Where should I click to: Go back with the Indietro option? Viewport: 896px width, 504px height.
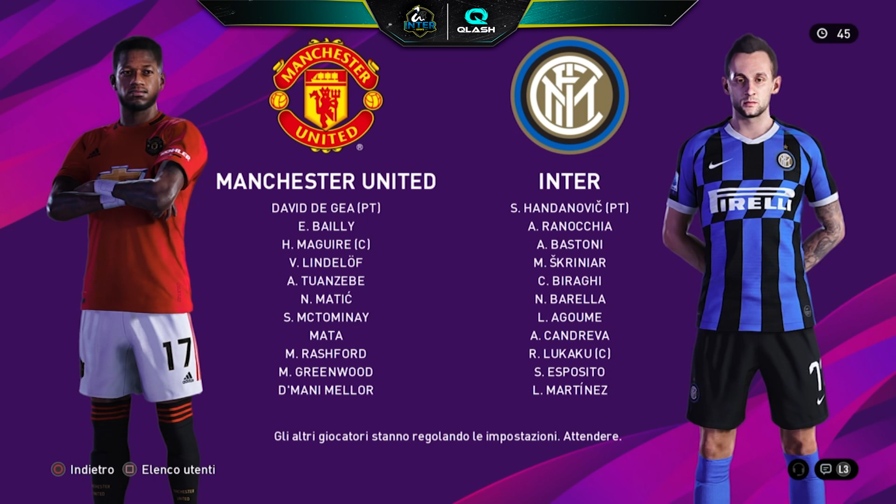click(x=85, y=469)
